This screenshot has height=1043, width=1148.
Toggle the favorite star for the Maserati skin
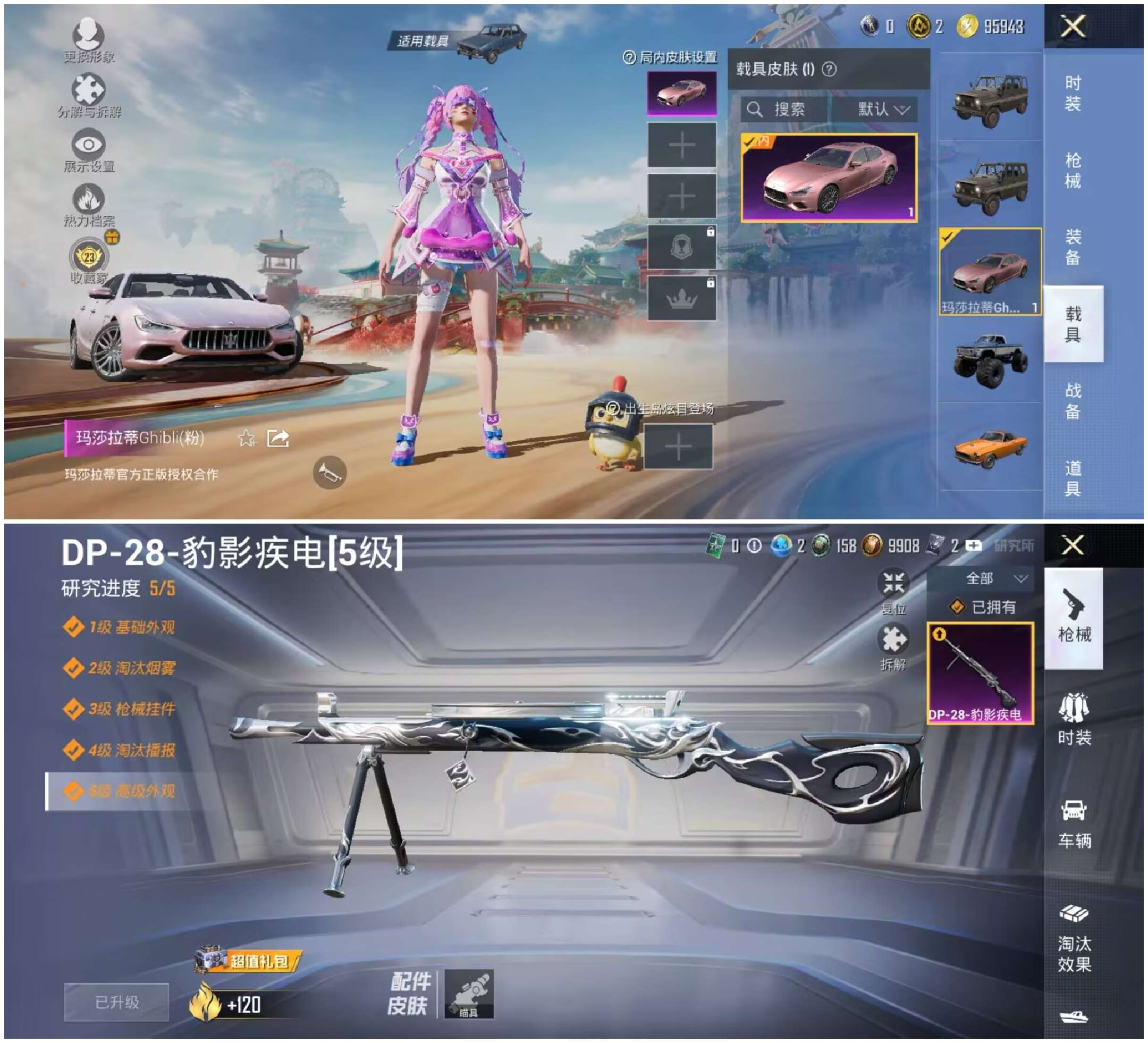pyautogui.click(x=247, y=440)
